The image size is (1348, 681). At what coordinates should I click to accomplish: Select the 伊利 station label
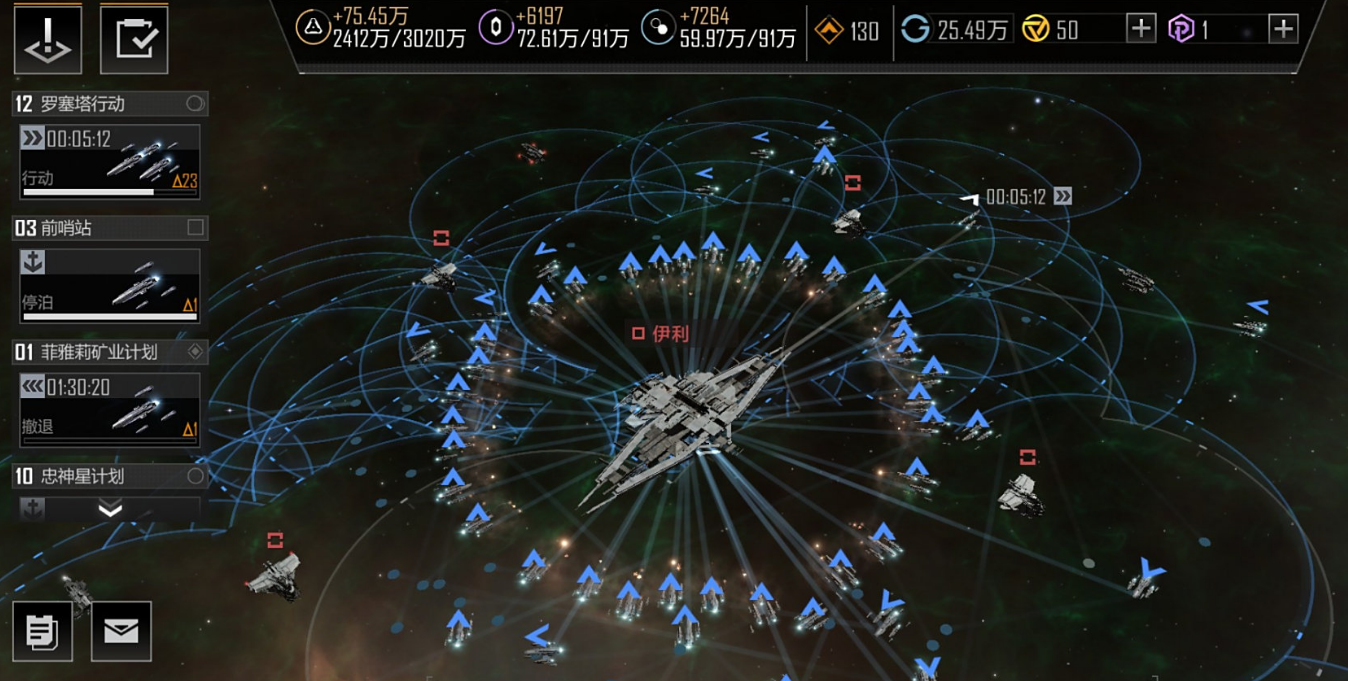662,334
